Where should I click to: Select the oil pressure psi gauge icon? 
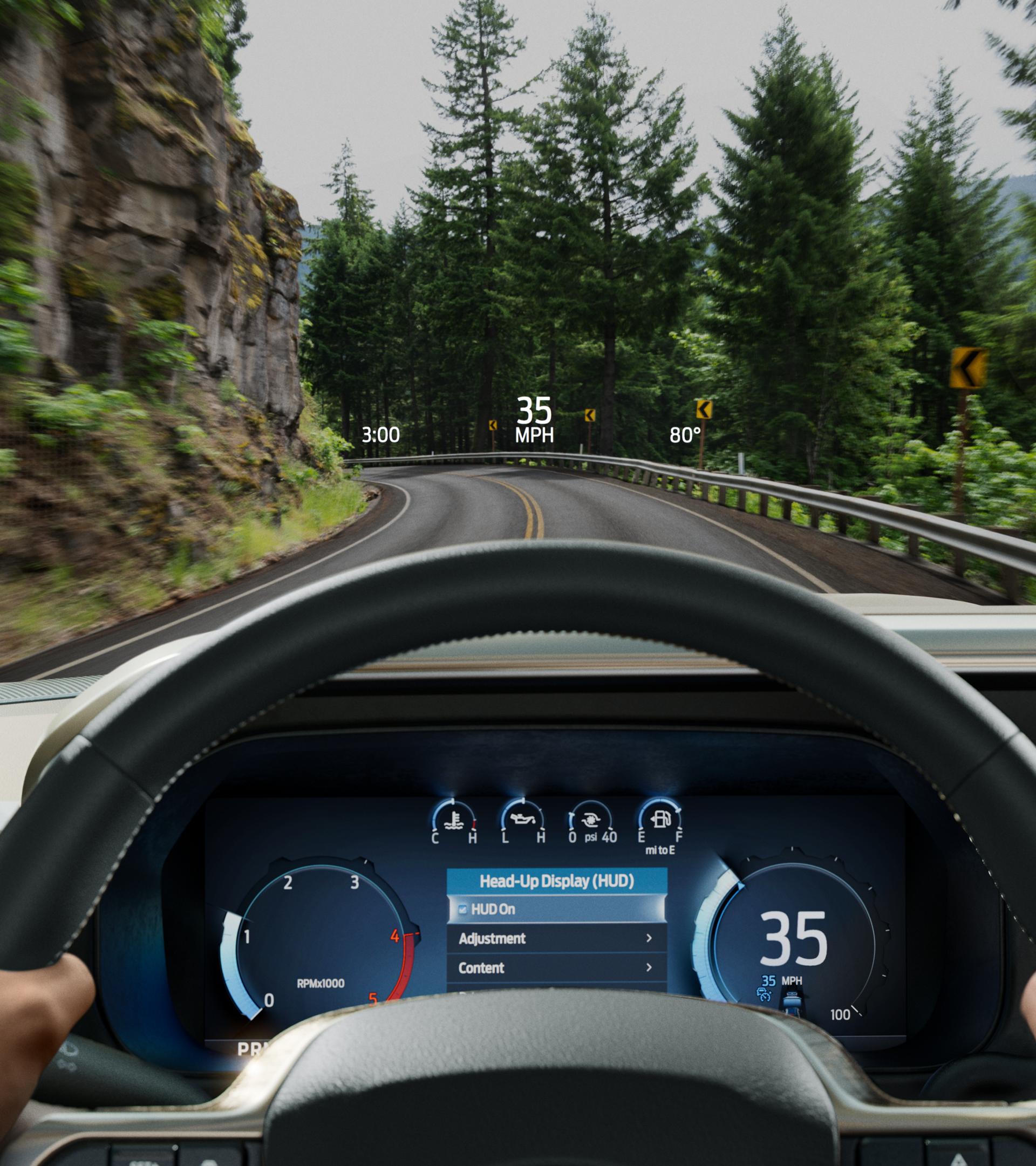click(x=590, y=820)
